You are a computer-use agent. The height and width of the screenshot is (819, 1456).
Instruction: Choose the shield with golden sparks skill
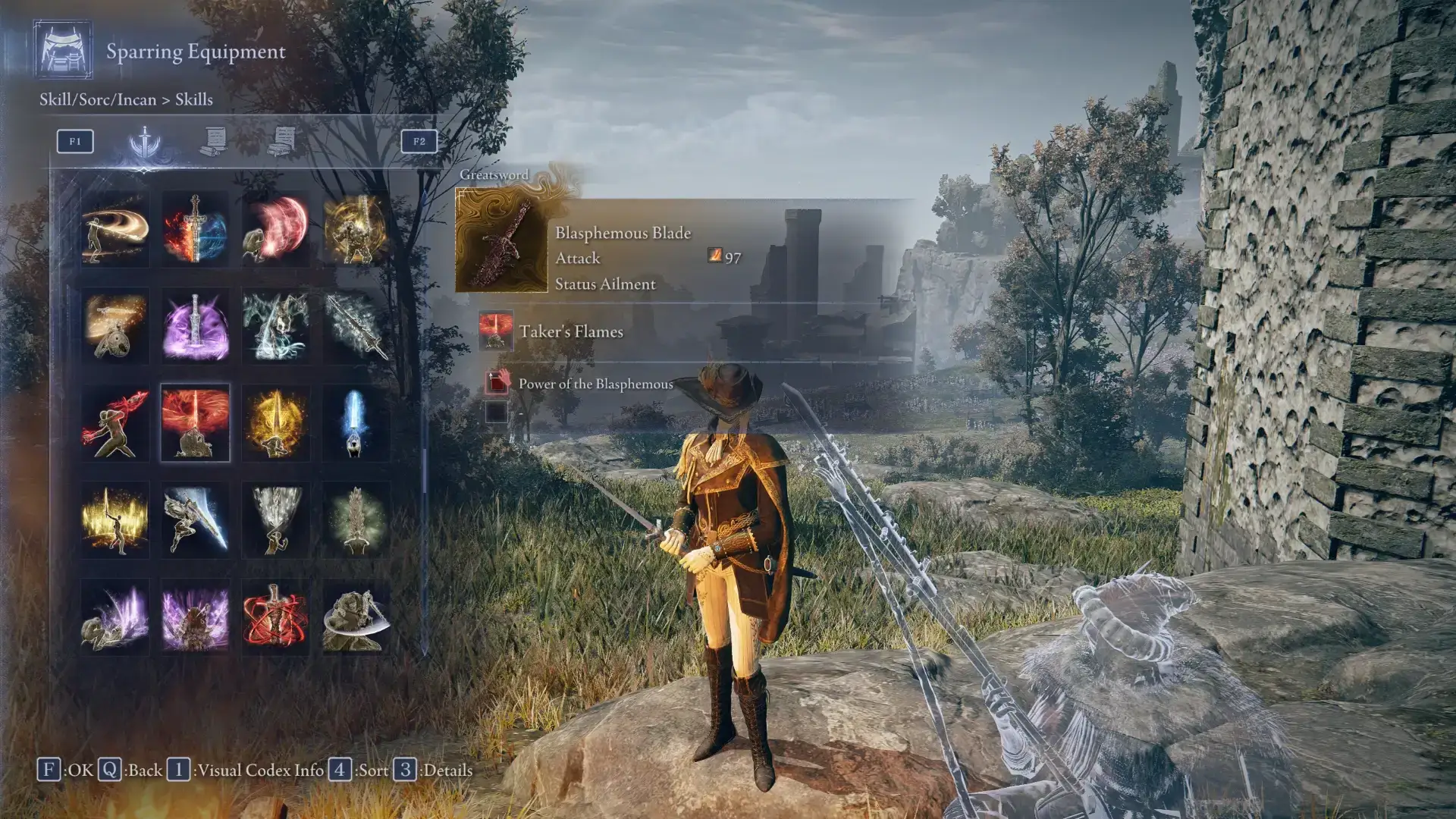click(x=115, y=325)
